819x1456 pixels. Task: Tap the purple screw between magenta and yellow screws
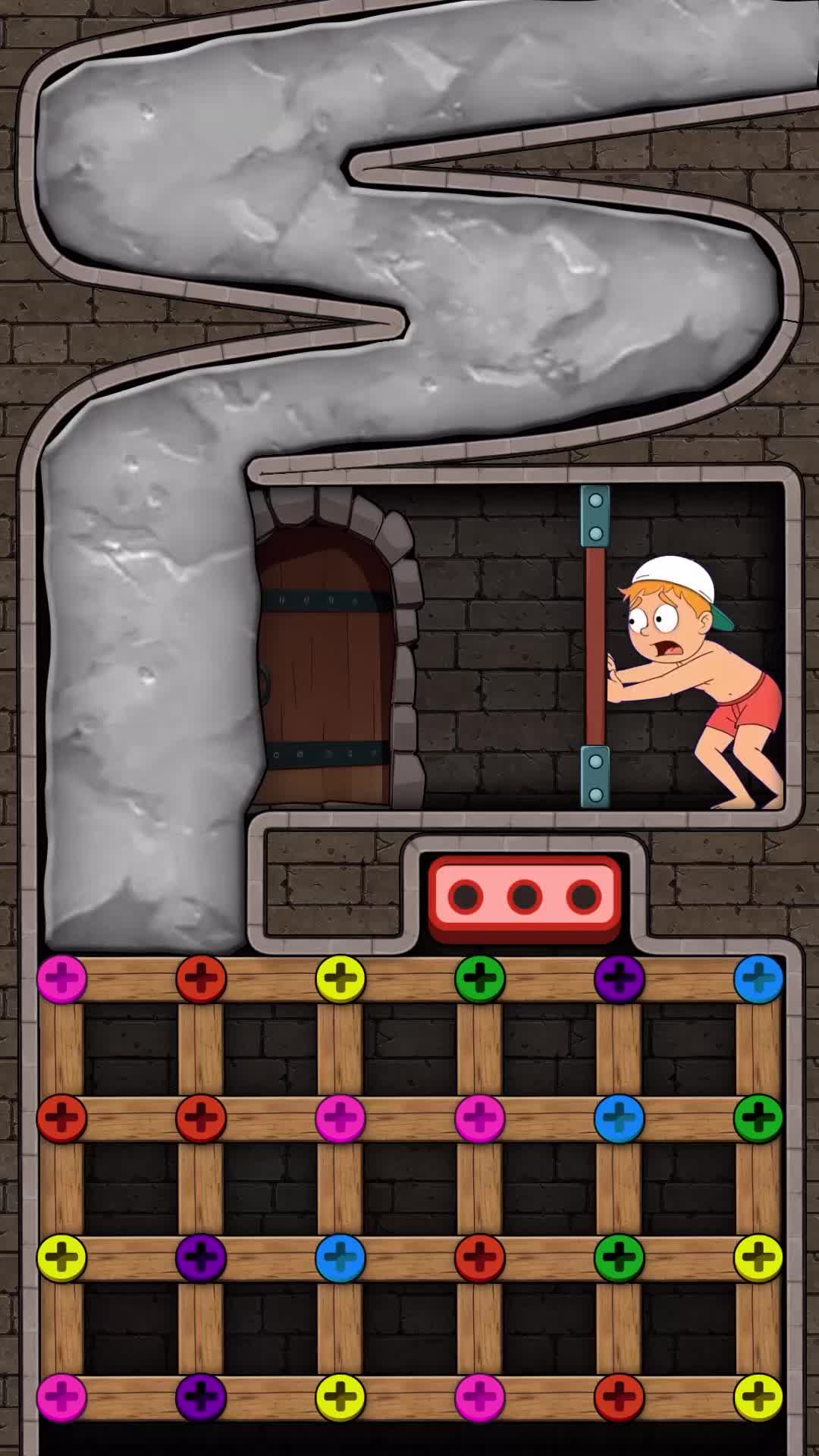pyautogui.click(x=201, y=1396)
